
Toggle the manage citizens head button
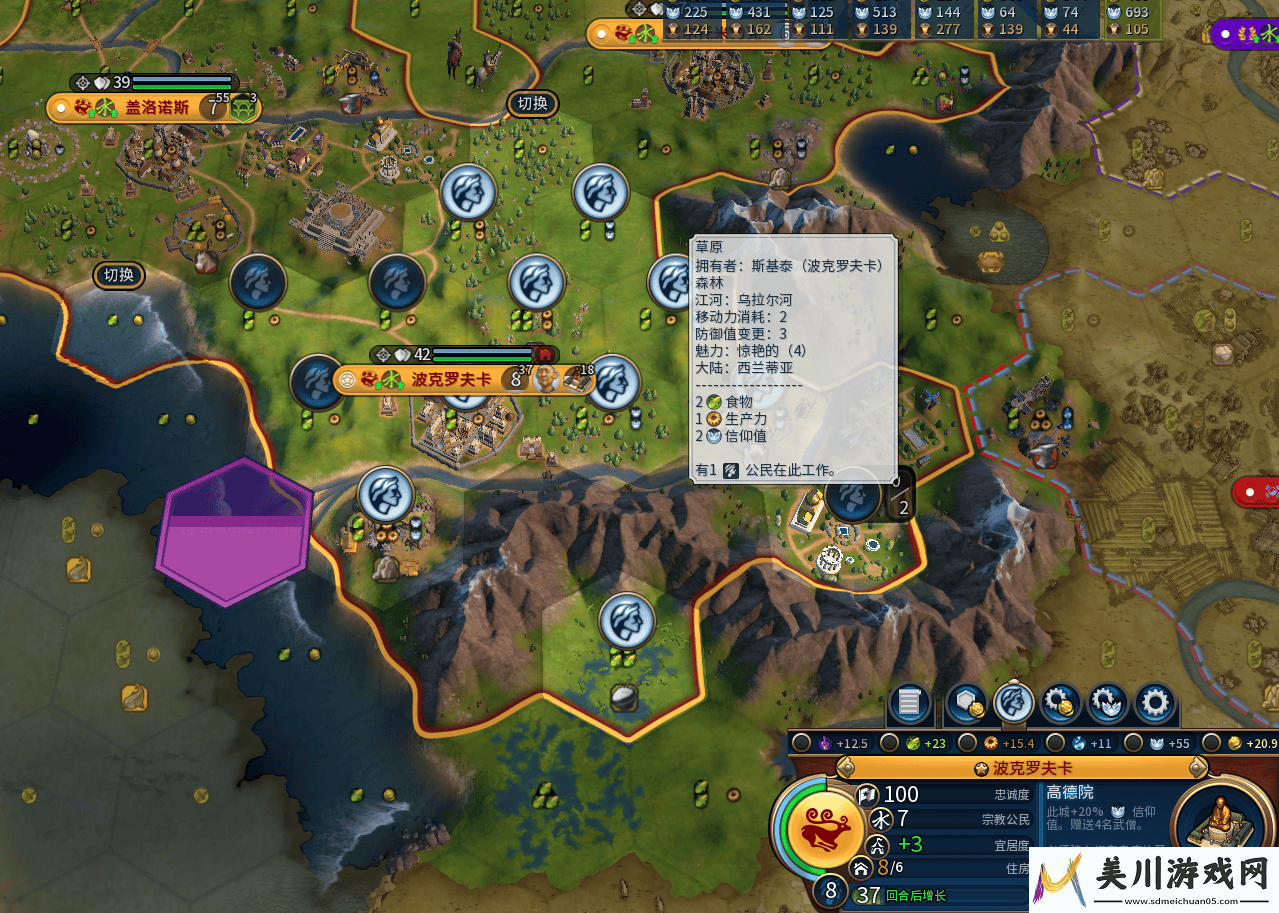click(x=1014, y=703)
